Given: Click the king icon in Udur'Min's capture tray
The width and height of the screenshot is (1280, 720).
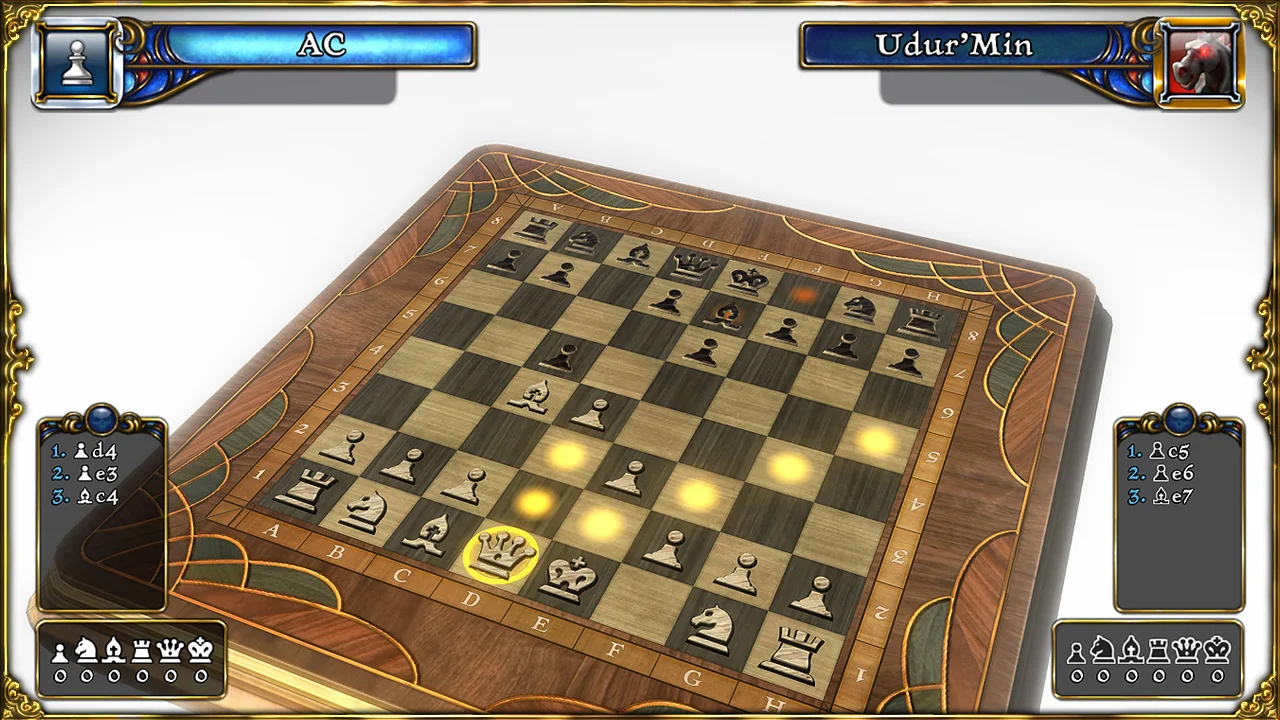Looking at the screenshot, I should pos(1216,650).
